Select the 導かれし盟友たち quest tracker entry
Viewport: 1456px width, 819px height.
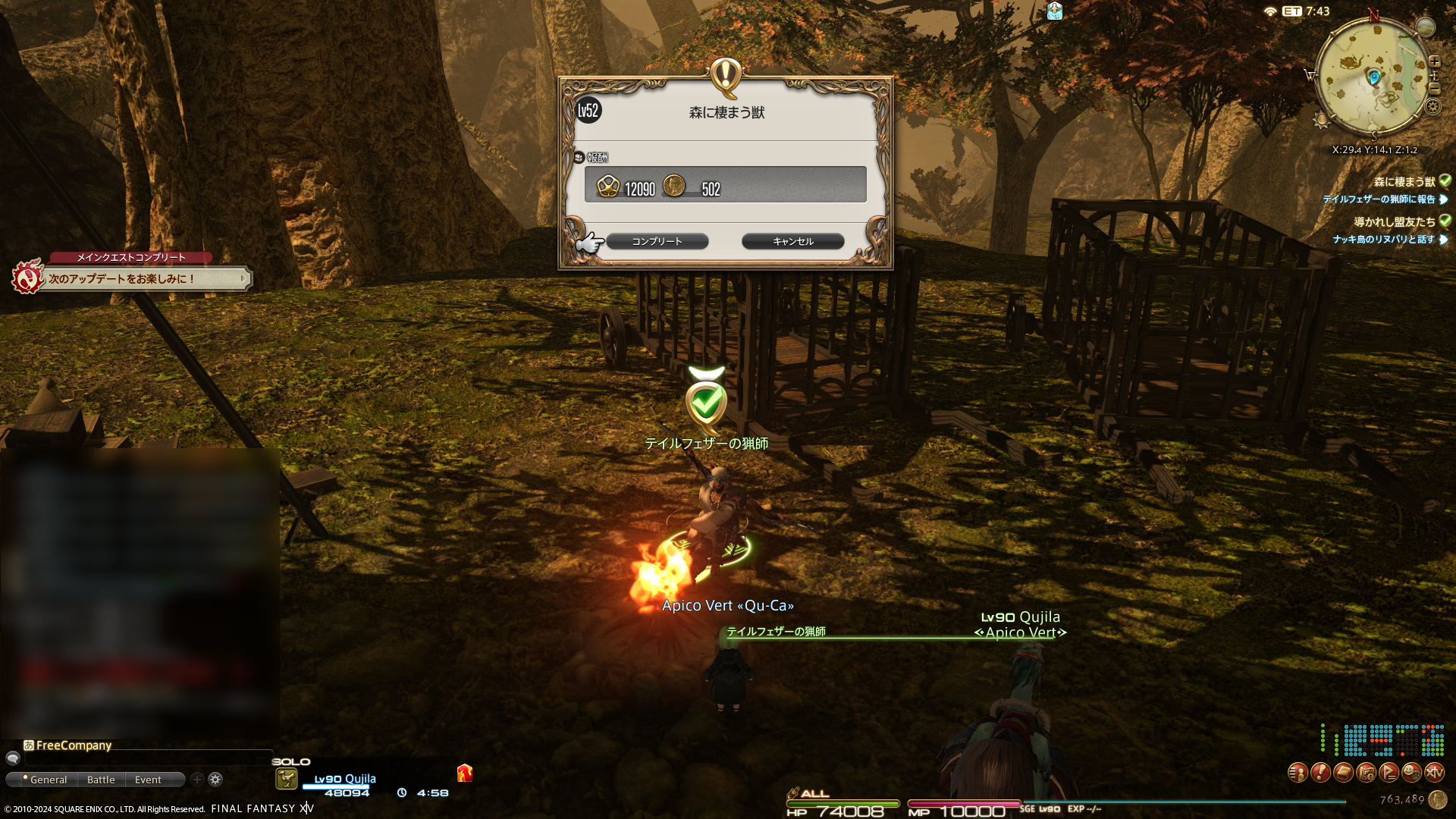[x=1394, y=221]
